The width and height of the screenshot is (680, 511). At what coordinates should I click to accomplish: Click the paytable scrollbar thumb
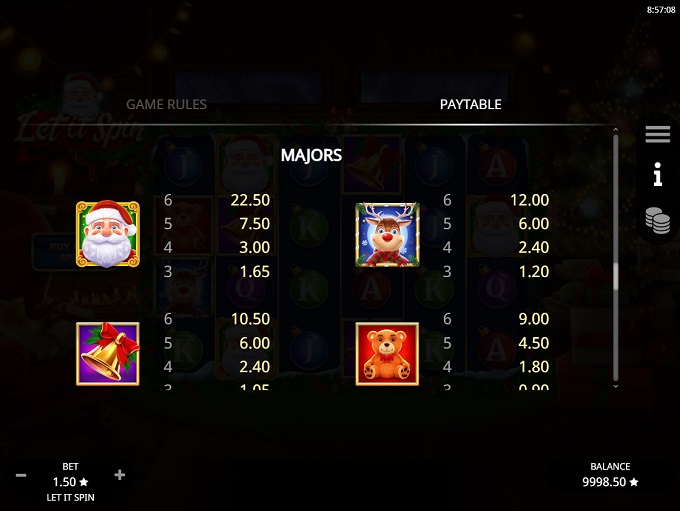pyautogui.click(x=615, y=276)
